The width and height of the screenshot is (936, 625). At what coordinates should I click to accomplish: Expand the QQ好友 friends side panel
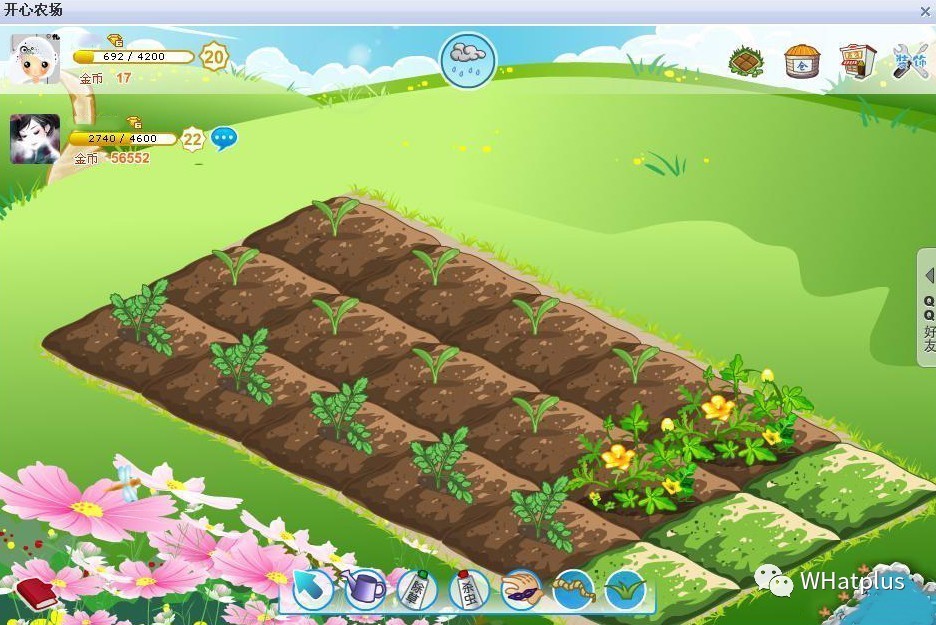[x=927, y=308]
